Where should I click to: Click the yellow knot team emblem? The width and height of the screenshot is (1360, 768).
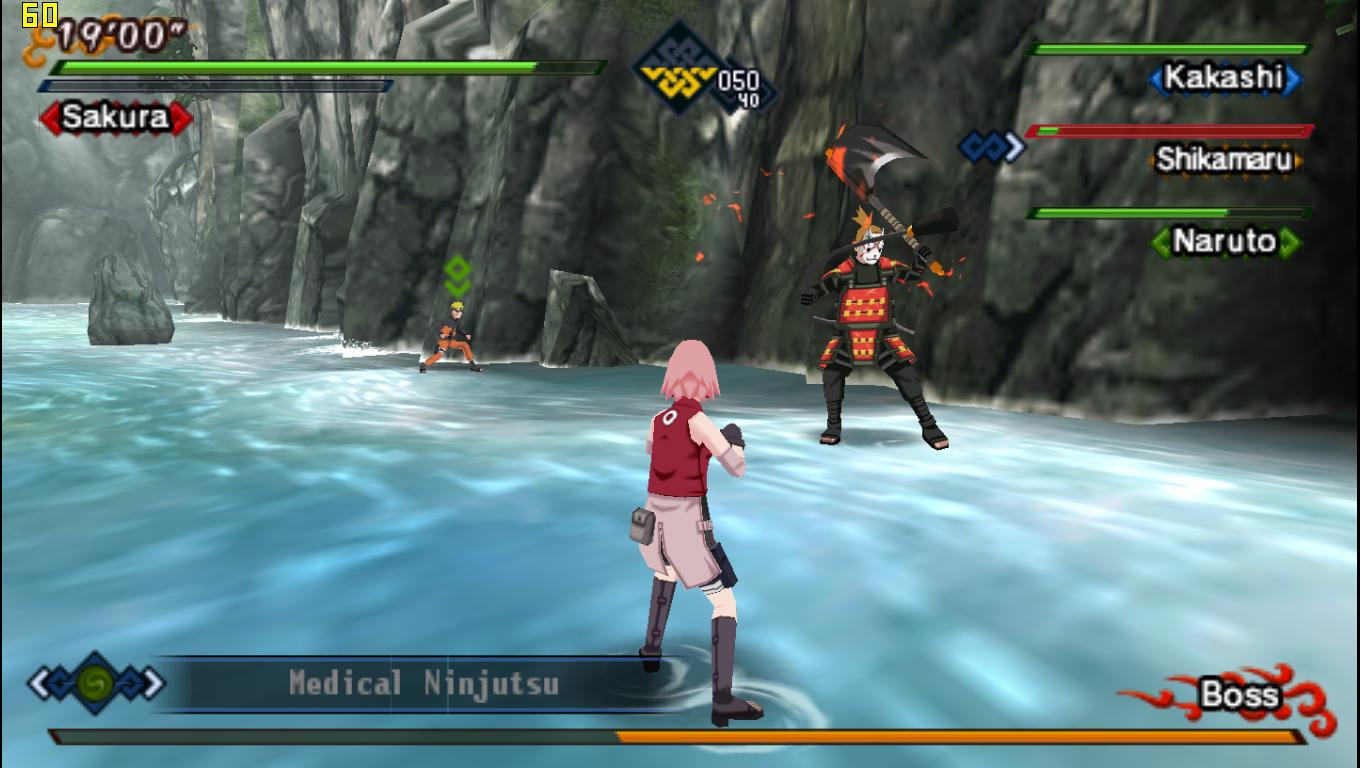(x=680, y=68)
